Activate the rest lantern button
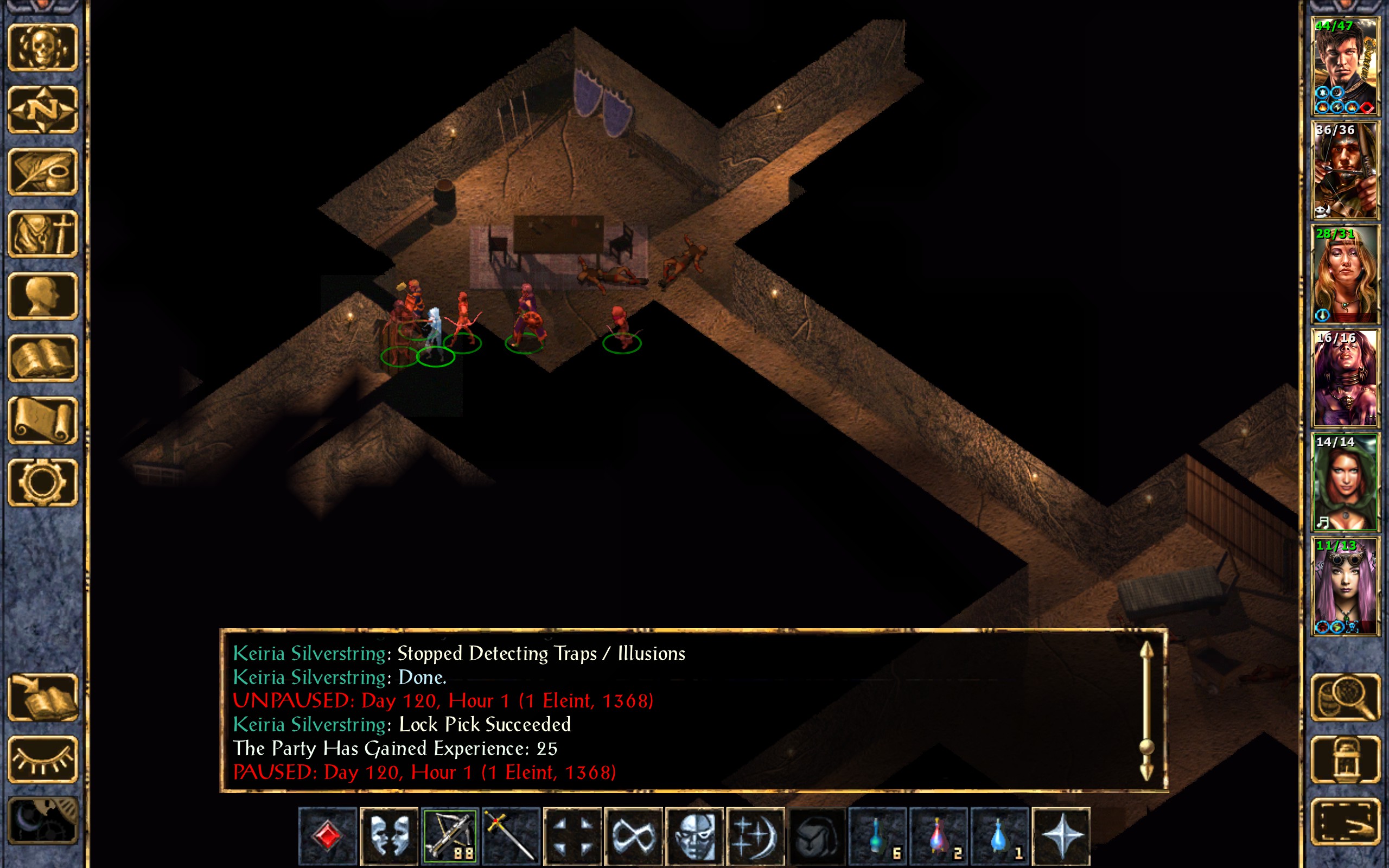 (x=1345, y=759)
